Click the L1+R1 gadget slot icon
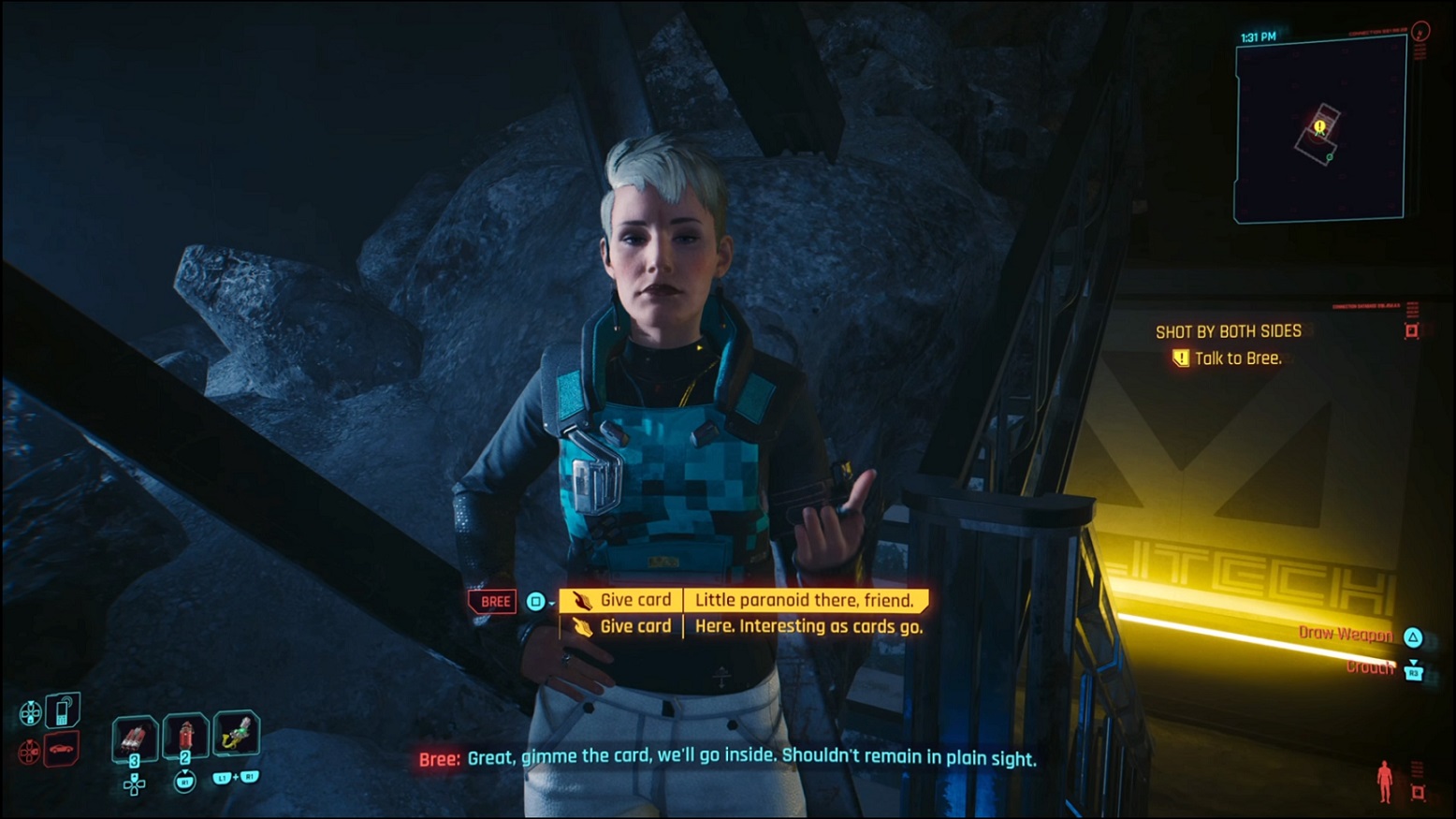The image size is (1456, 819). point(238,734)
